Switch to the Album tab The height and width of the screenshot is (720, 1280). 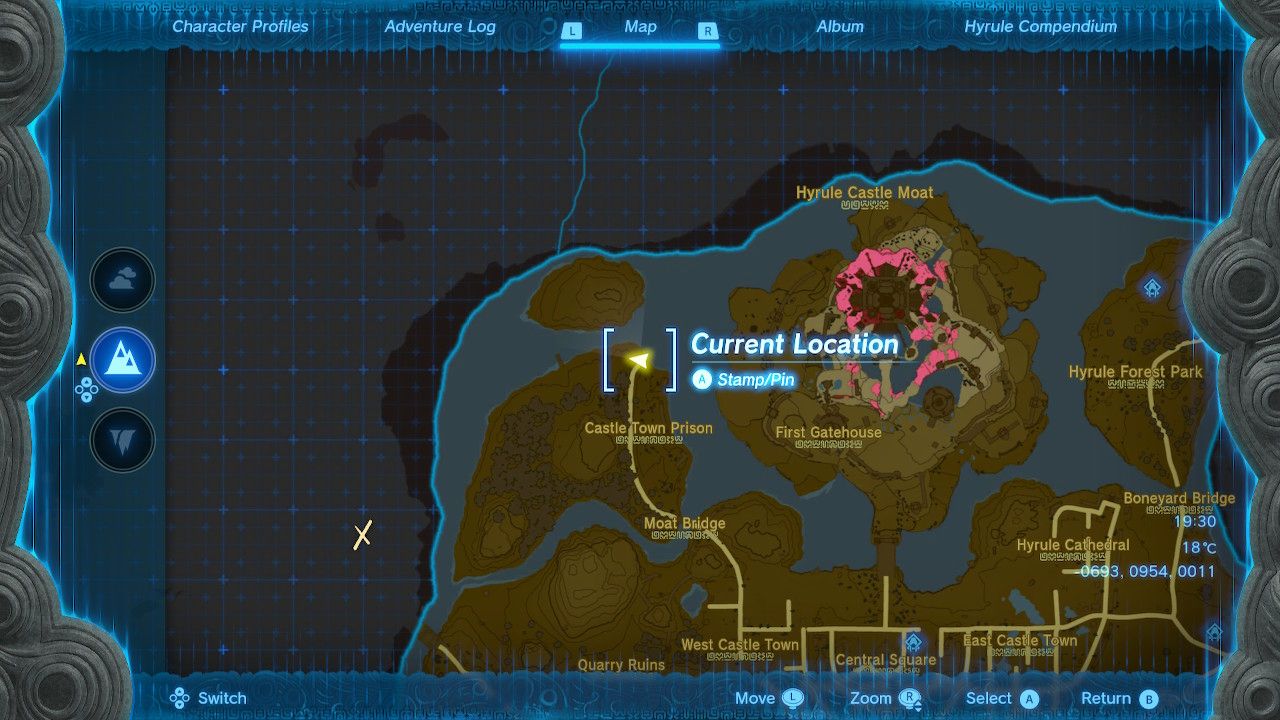point(840,27)
